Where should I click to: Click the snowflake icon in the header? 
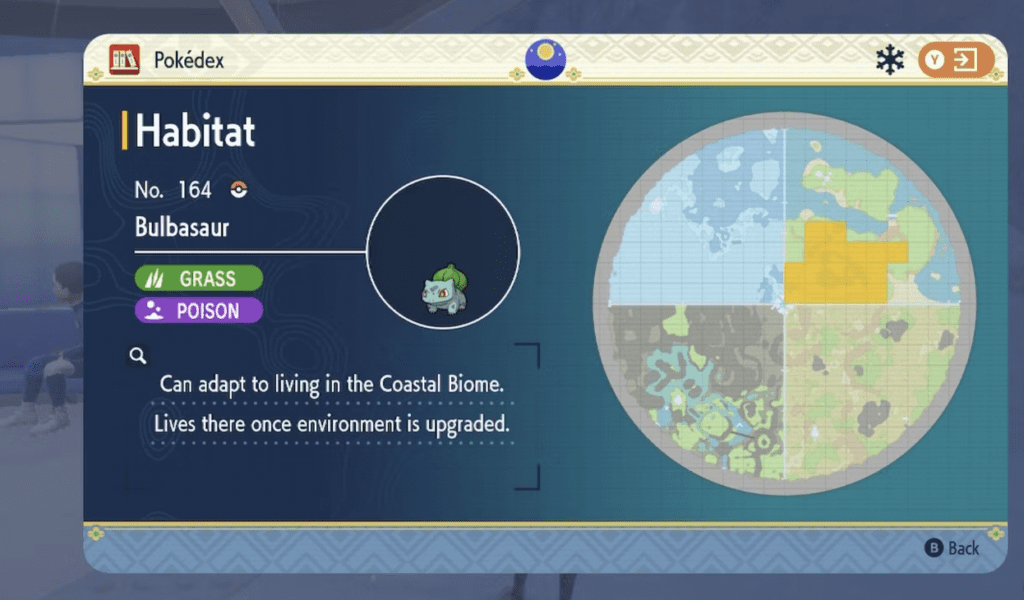[889, 61]
